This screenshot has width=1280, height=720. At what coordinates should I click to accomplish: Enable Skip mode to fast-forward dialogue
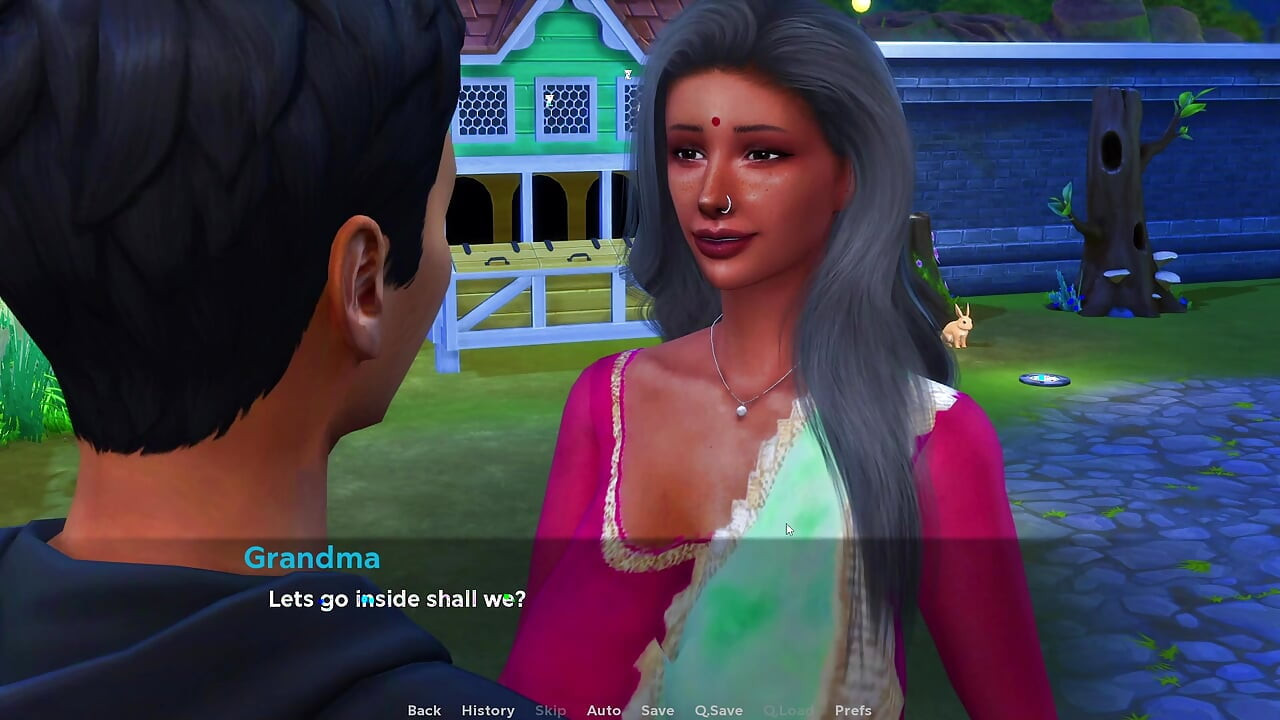click(x=550, y=710)
